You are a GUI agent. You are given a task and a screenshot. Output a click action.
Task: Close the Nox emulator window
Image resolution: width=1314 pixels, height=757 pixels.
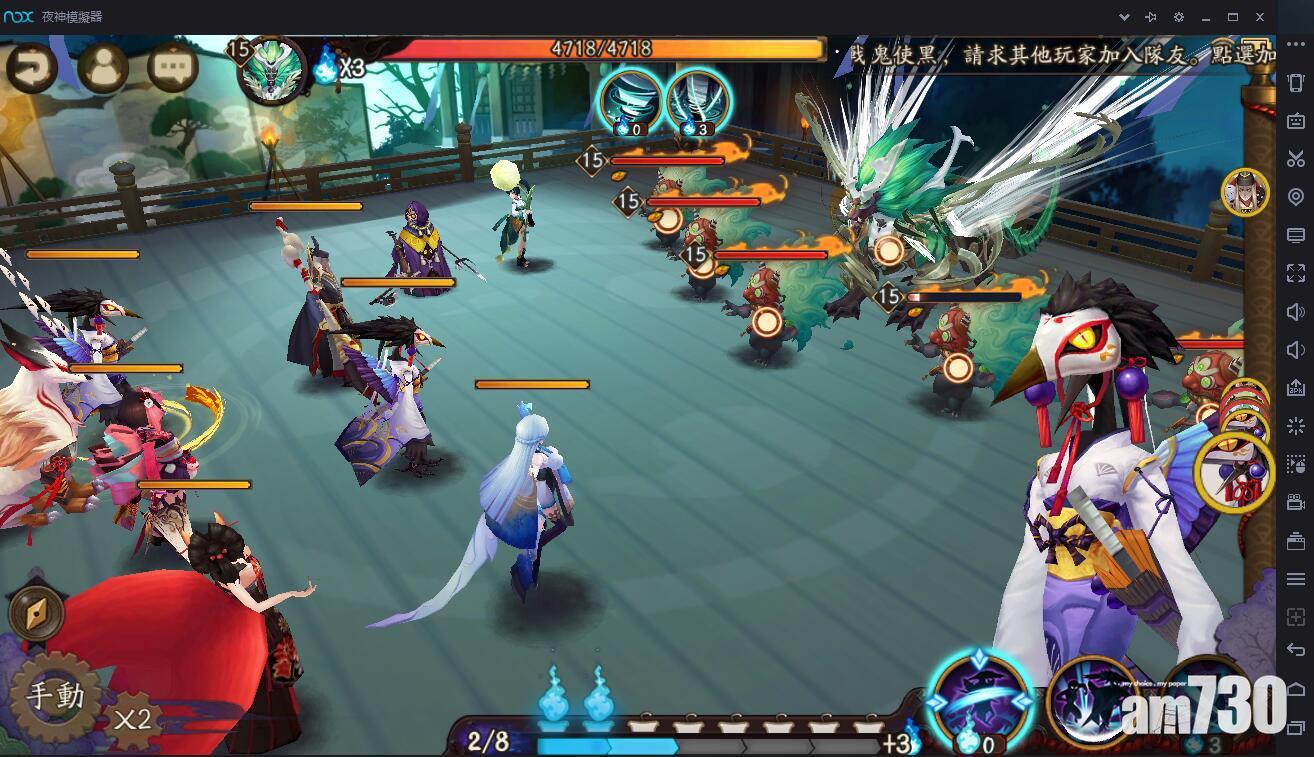pyautogui.click(x=1260, y=17)
